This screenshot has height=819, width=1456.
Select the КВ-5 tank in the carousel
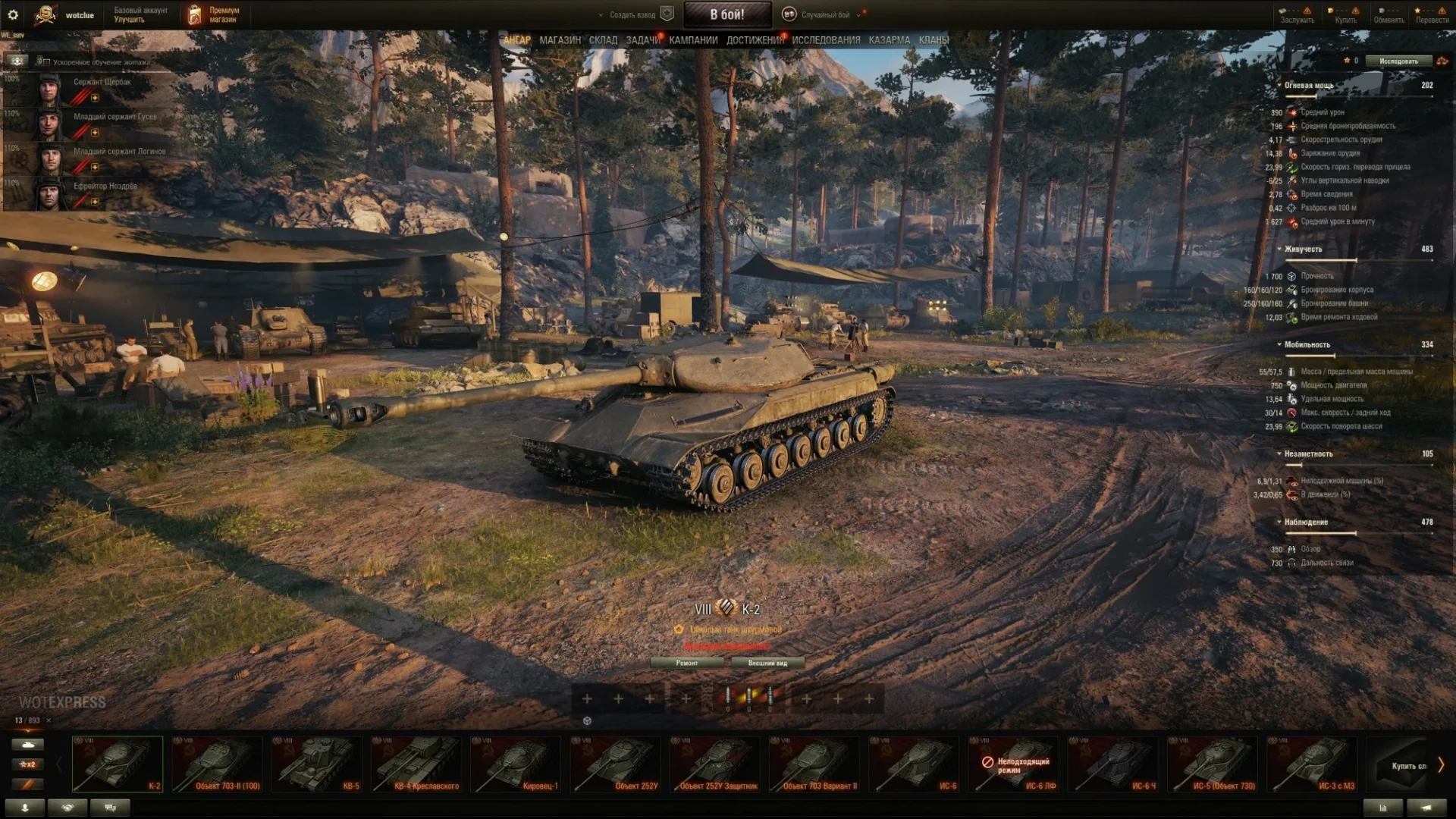tap(316, 764)
